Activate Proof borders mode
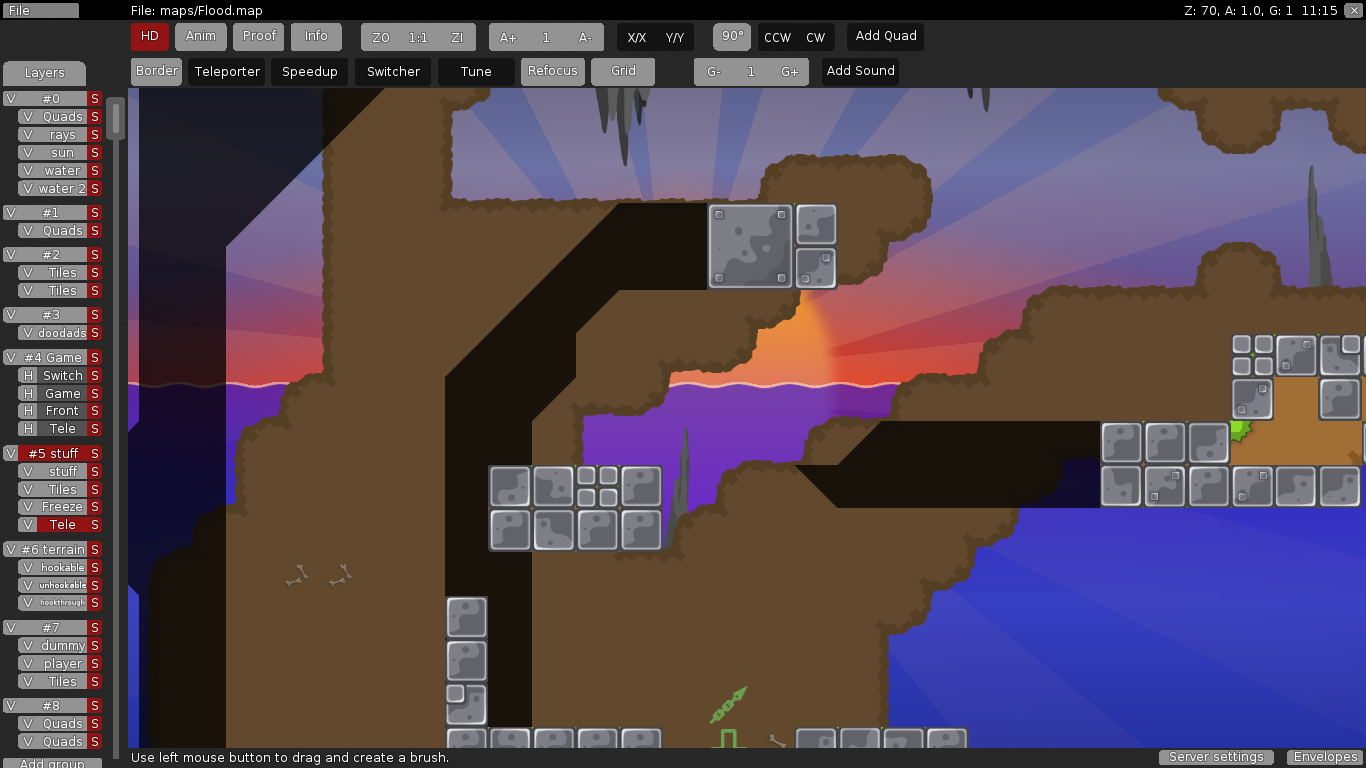Viewport: 1366px width, 768px height. [258, 36]
